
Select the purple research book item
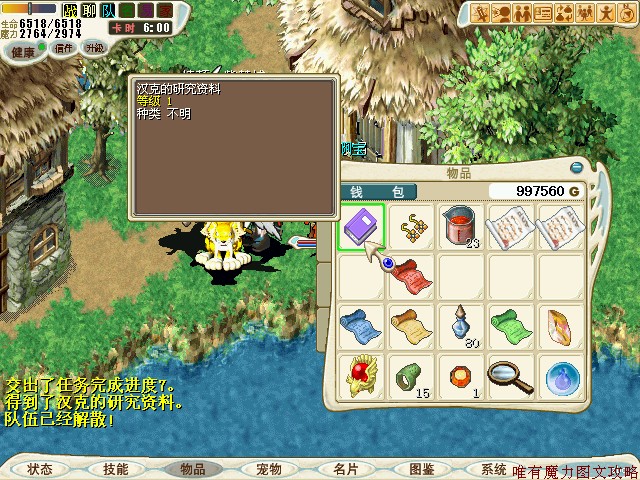361,226
